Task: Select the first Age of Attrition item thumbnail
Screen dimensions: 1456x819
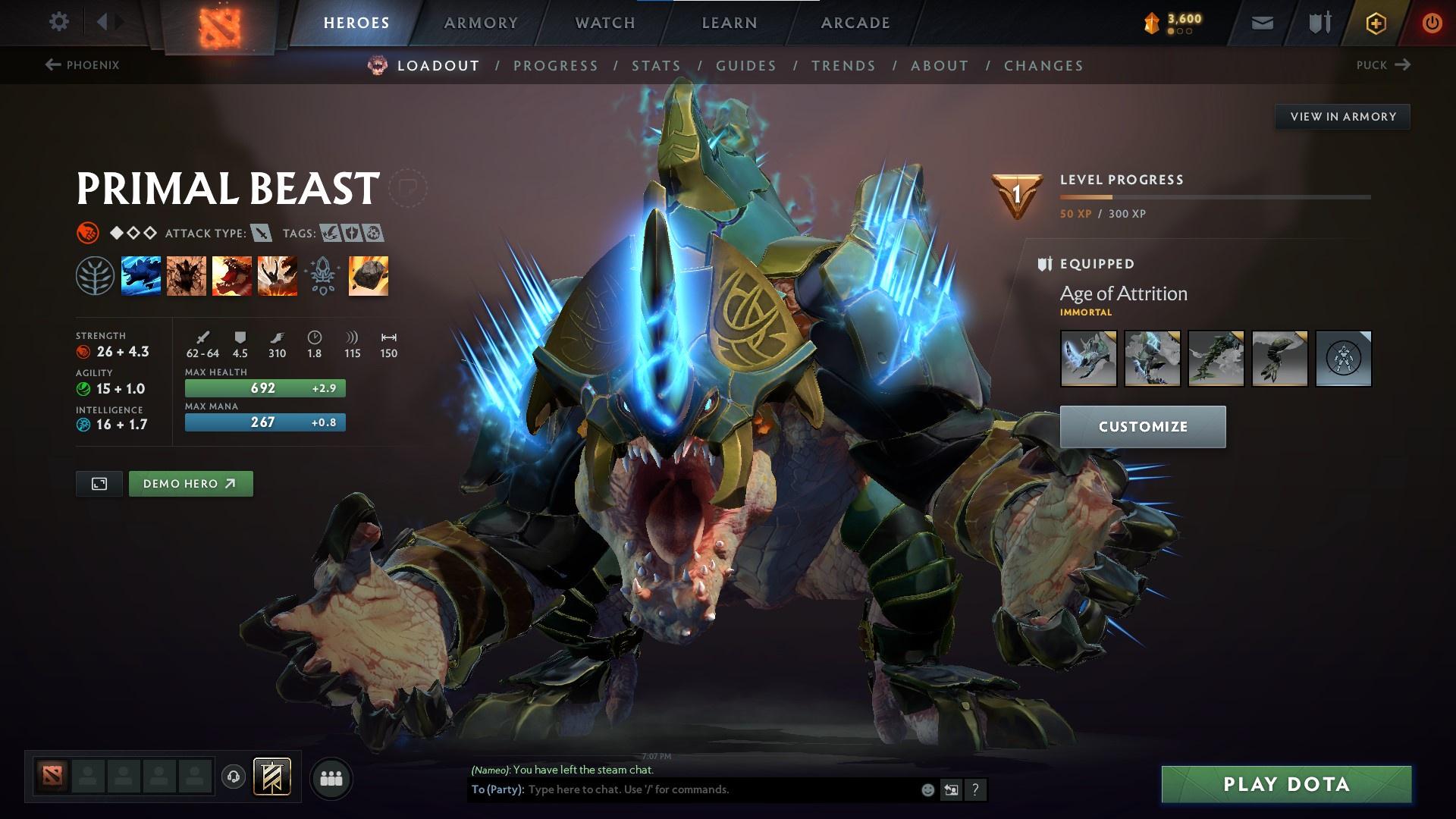Action: point(1088,358)
